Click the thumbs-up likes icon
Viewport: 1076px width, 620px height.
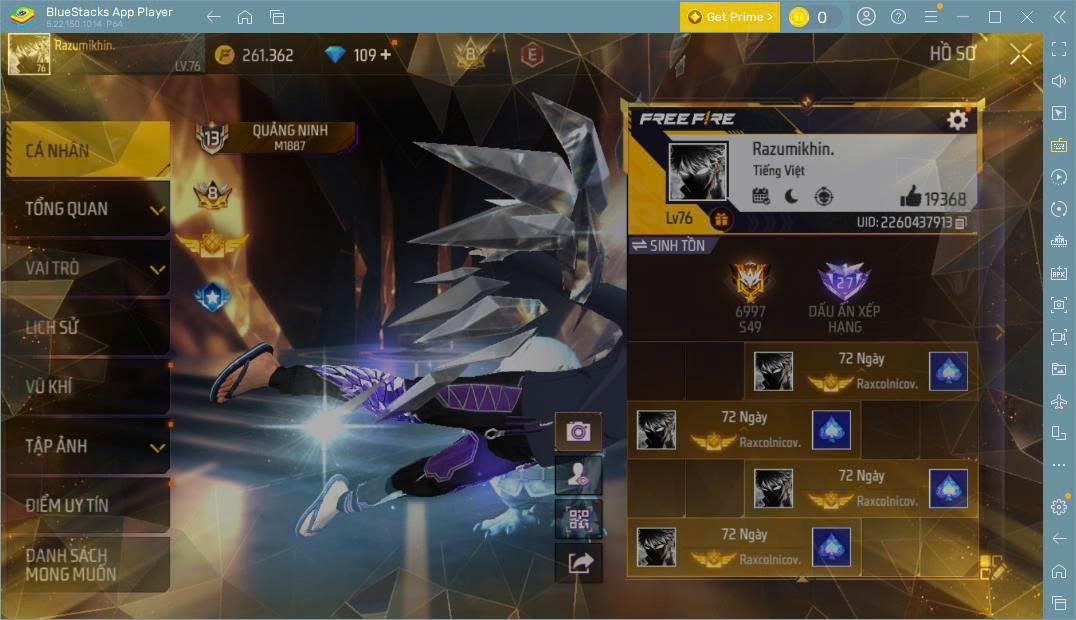(x=910, y=197)
